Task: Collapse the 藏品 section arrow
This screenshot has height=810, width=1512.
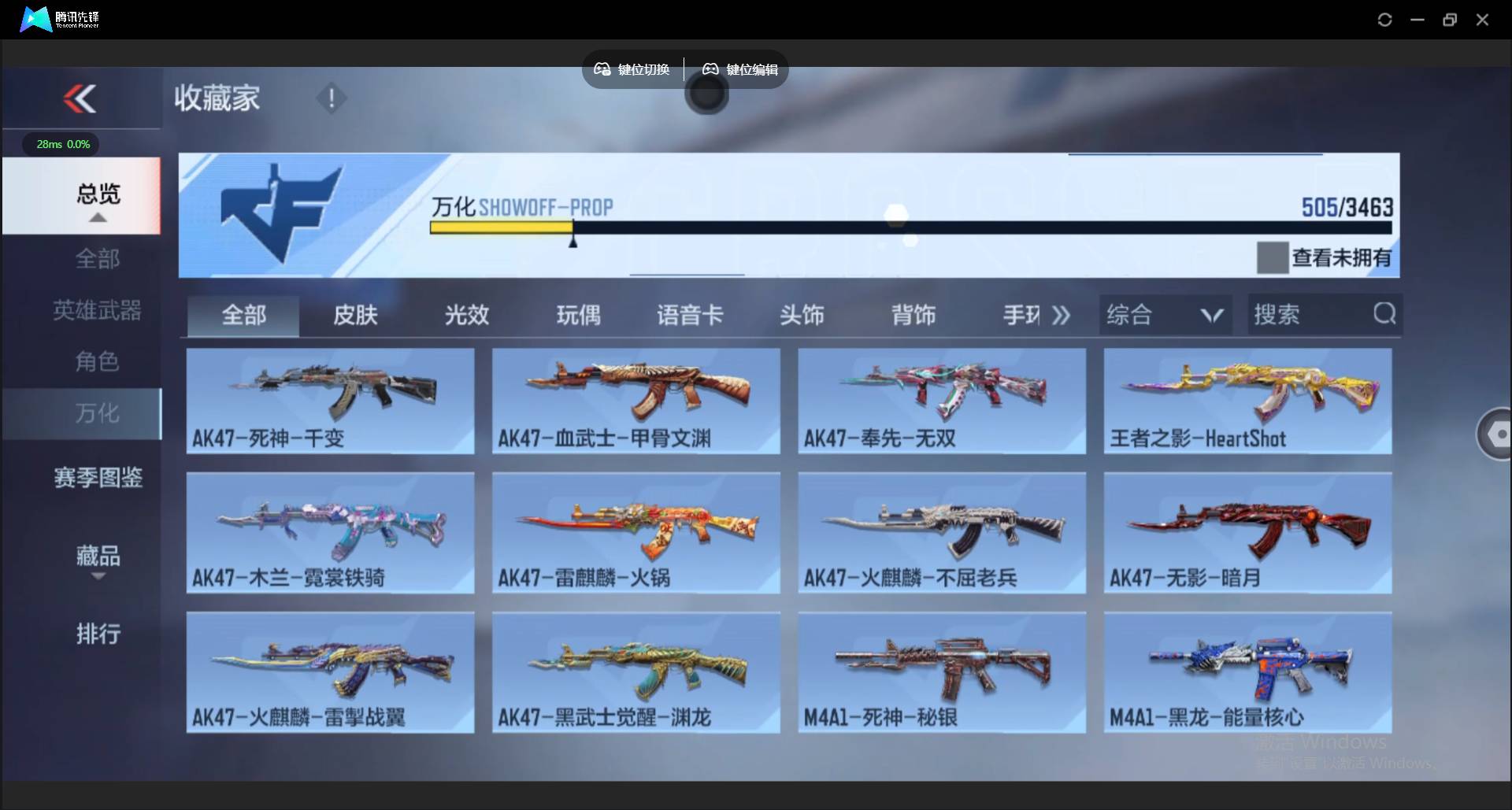Action: click(97, 577)
